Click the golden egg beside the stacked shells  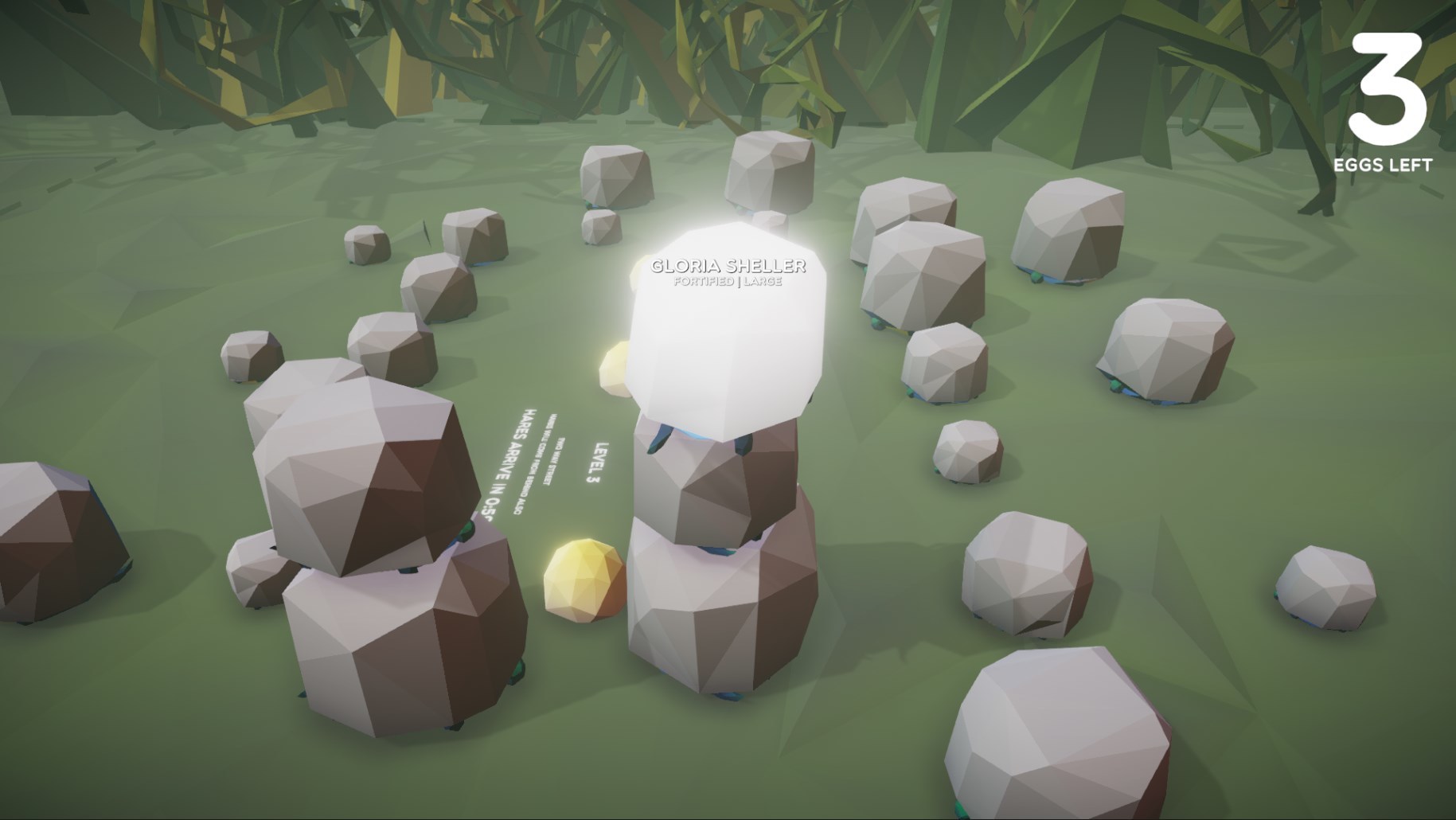[584, 581]
